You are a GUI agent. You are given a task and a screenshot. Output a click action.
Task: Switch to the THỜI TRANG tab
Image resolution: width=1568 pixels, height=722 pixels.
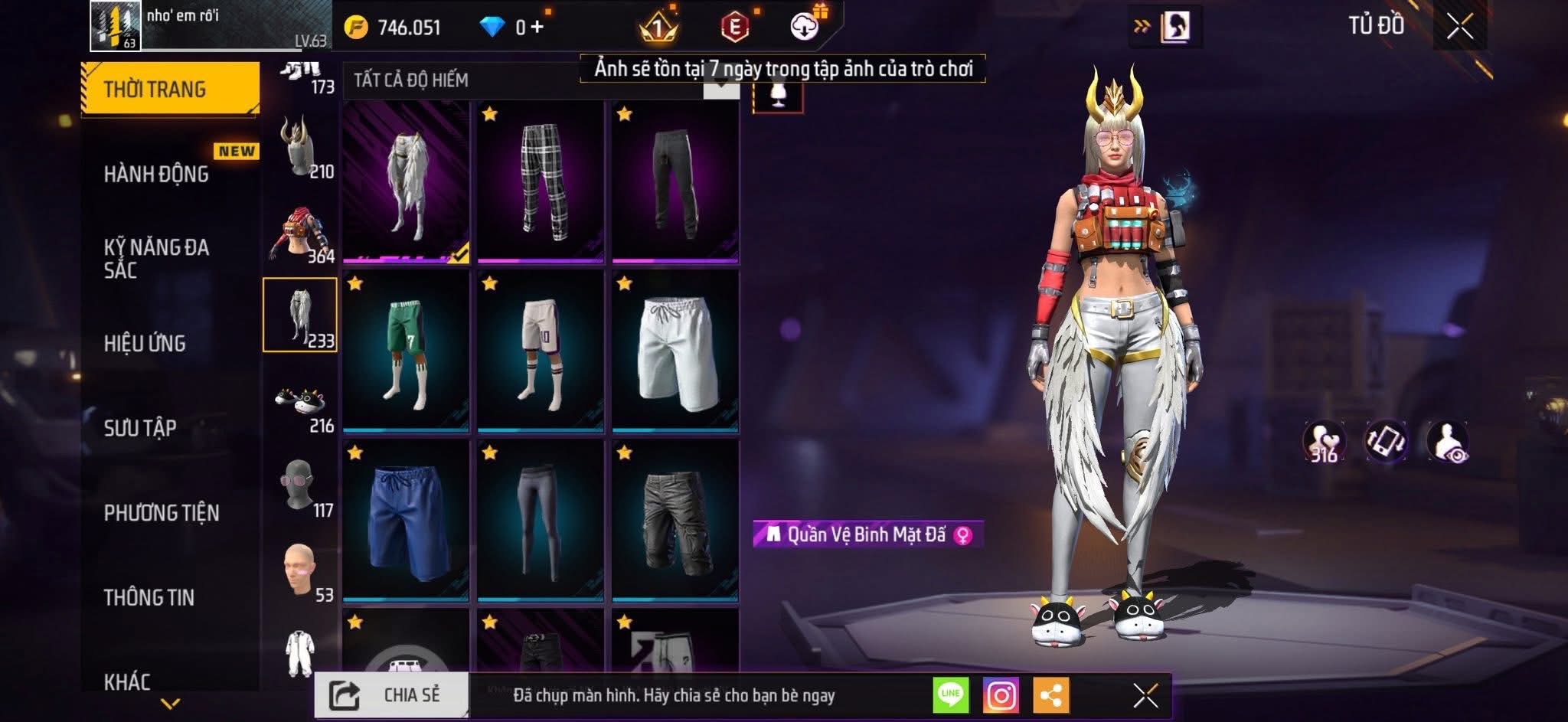point(169,89)
